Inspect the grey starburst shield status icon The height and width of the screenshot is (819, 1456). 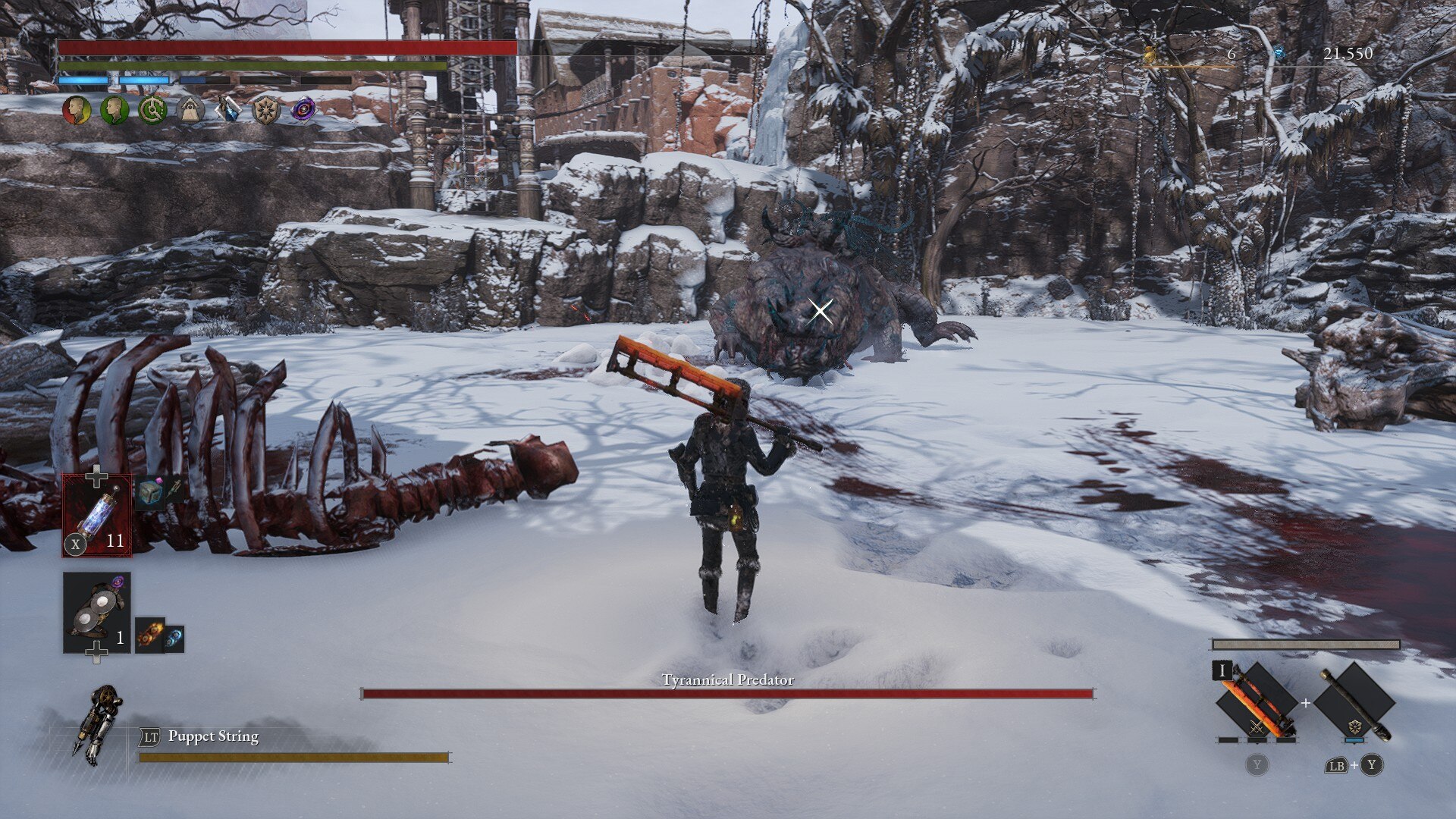(265, 110)
